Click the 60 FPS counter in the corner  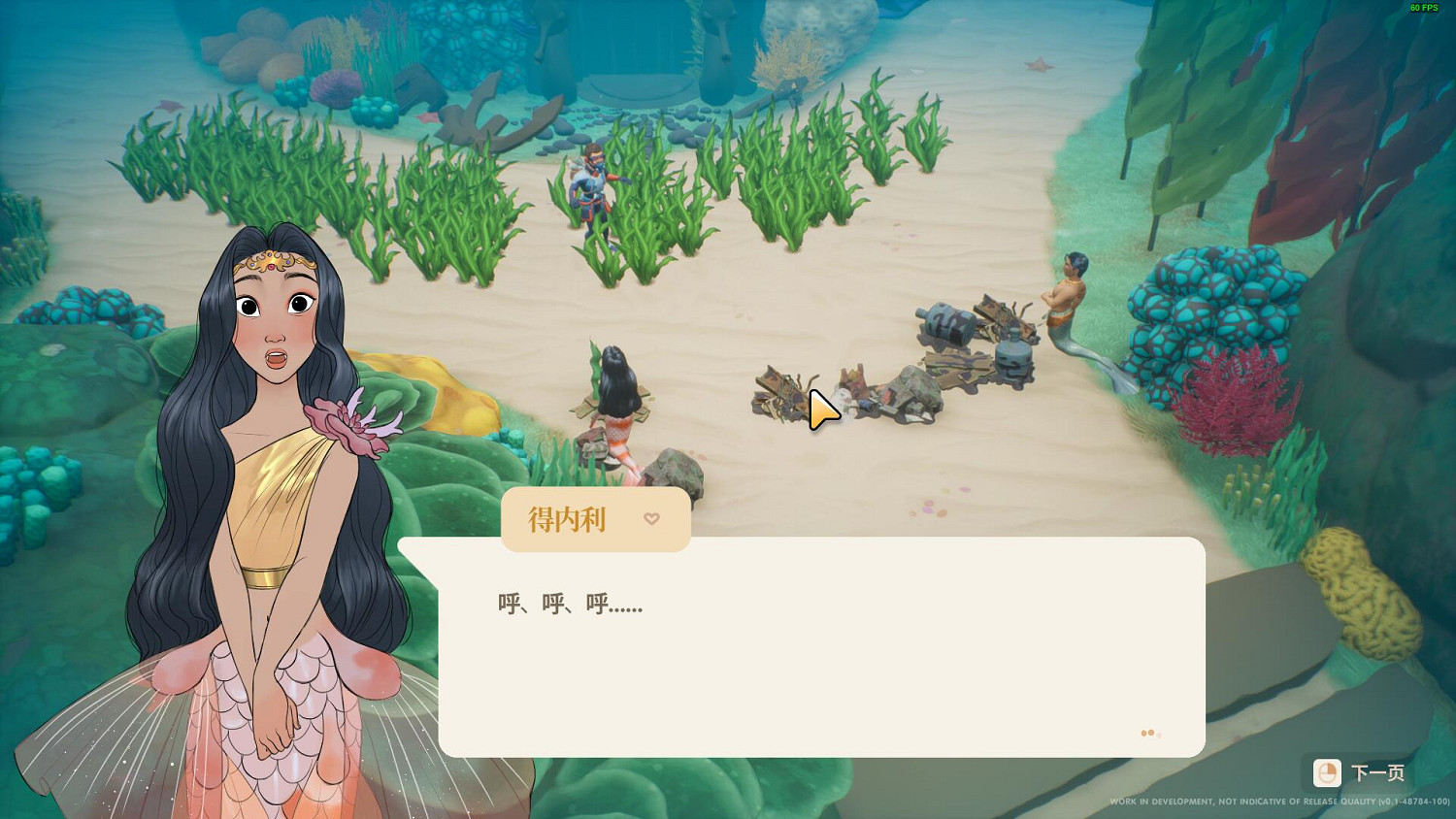click(1423, 8)
